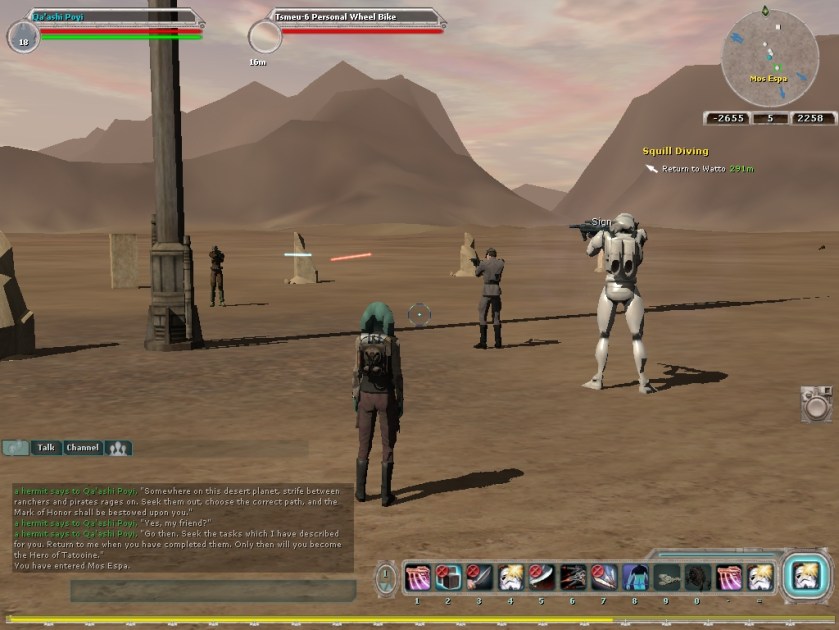The image size is (839, 630).
Task: Open the Channel chat tab
Action: [82, 448]
